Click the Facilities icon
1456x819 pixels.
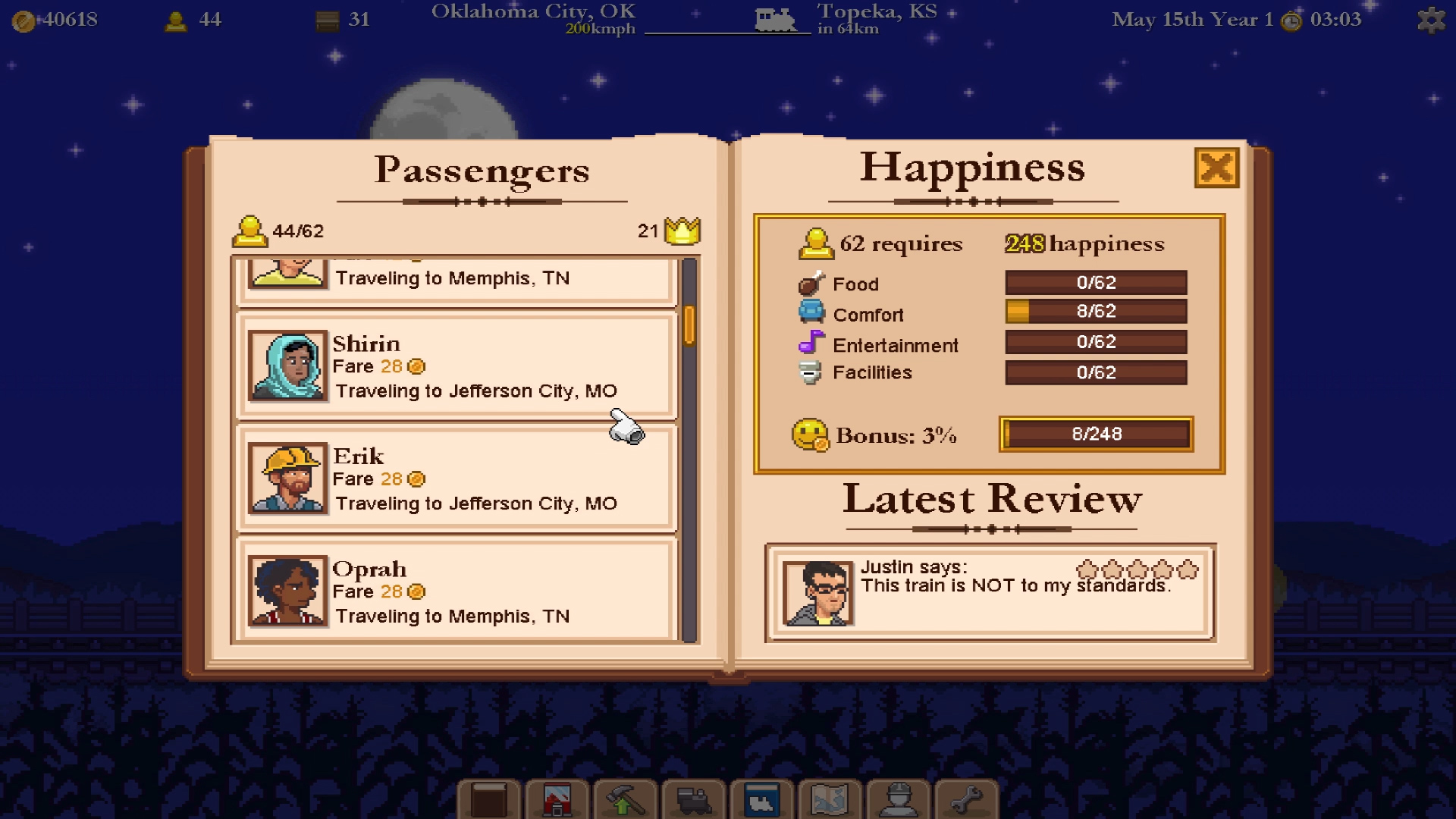[811, 372]
